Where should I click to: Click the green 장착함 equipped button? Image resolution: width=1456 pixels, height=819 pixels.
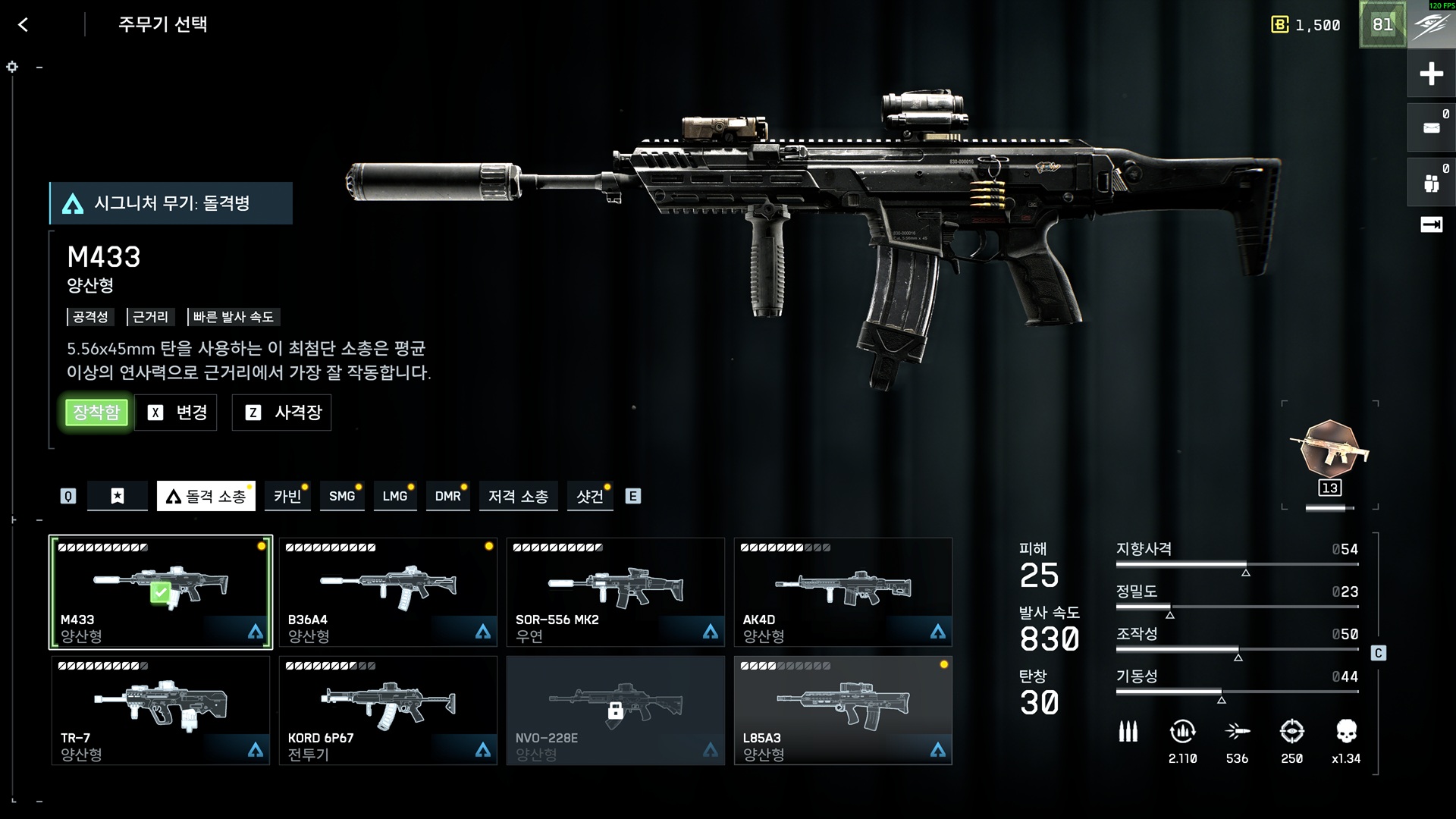(x=96, y=413)
